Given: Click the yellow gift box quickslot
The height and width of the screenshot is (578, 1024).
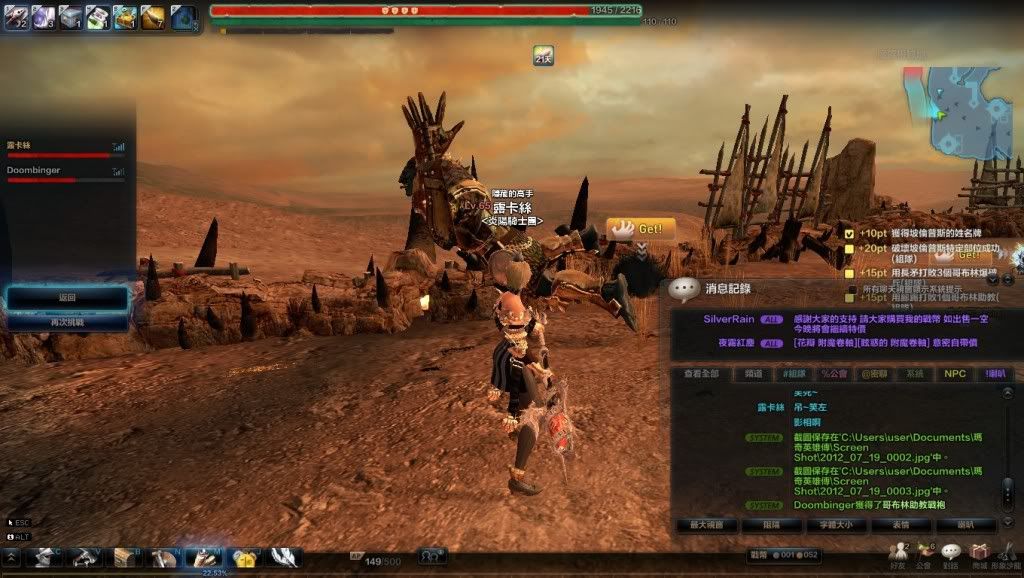Looking at the screenshot, I should (x=244, y=558).
